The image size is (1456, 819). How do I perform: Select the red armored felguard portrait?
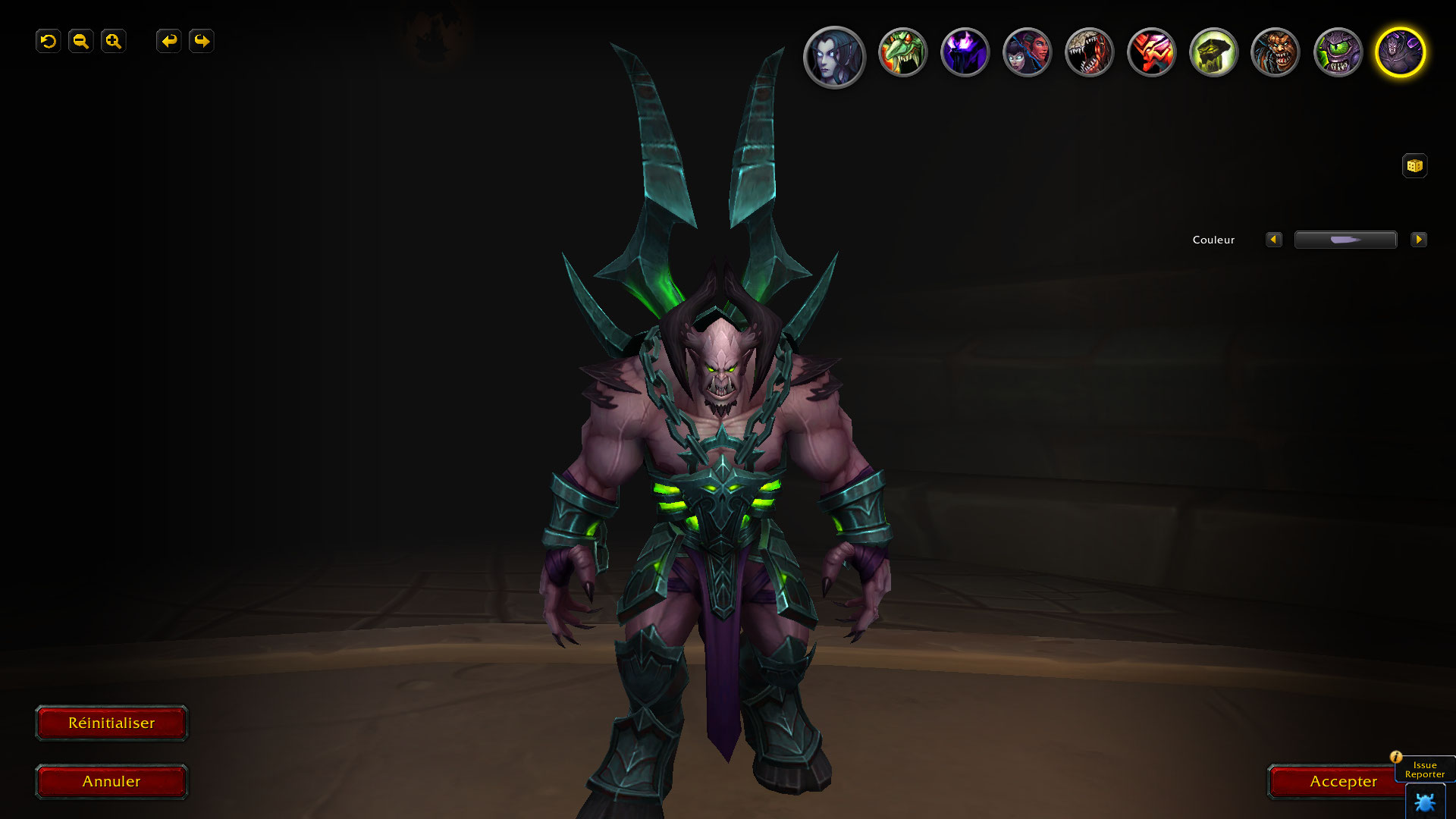coord(1151,52)
